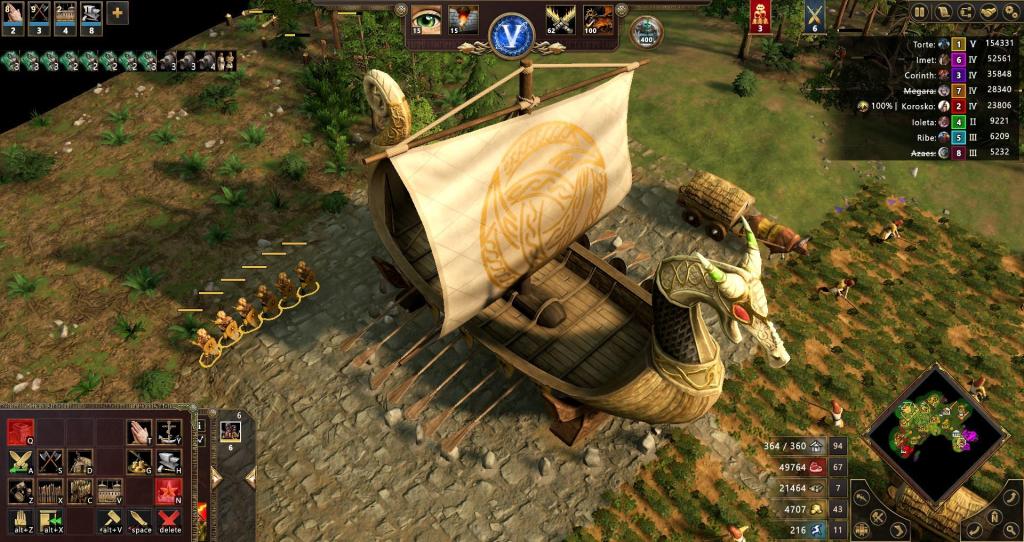The width and height of the screenshot is (1024, 542).
Task: Choose the anchor dock building option
Action: coord(168,432)
